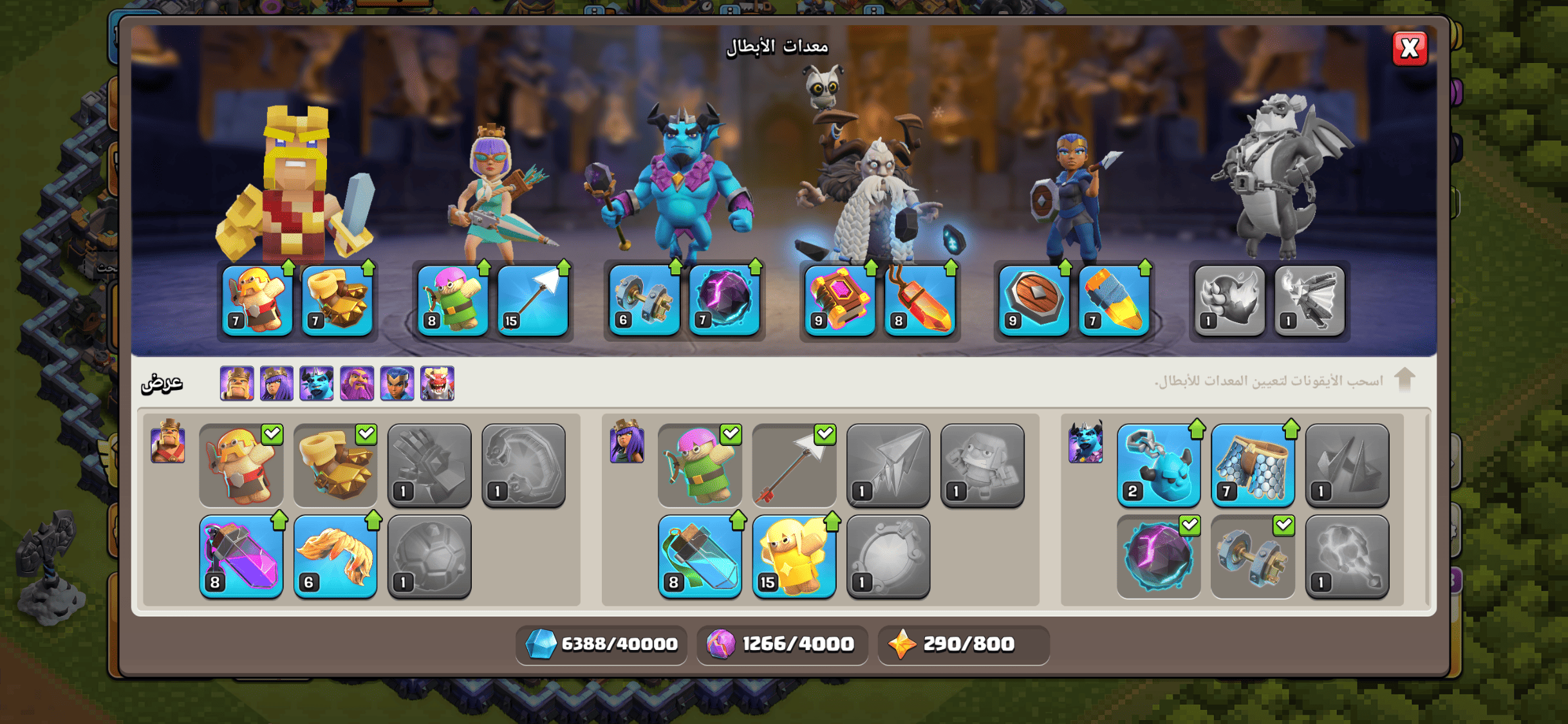Select the Giant Arrow equipped slot
1568x724 pixels.
(533, 301)
